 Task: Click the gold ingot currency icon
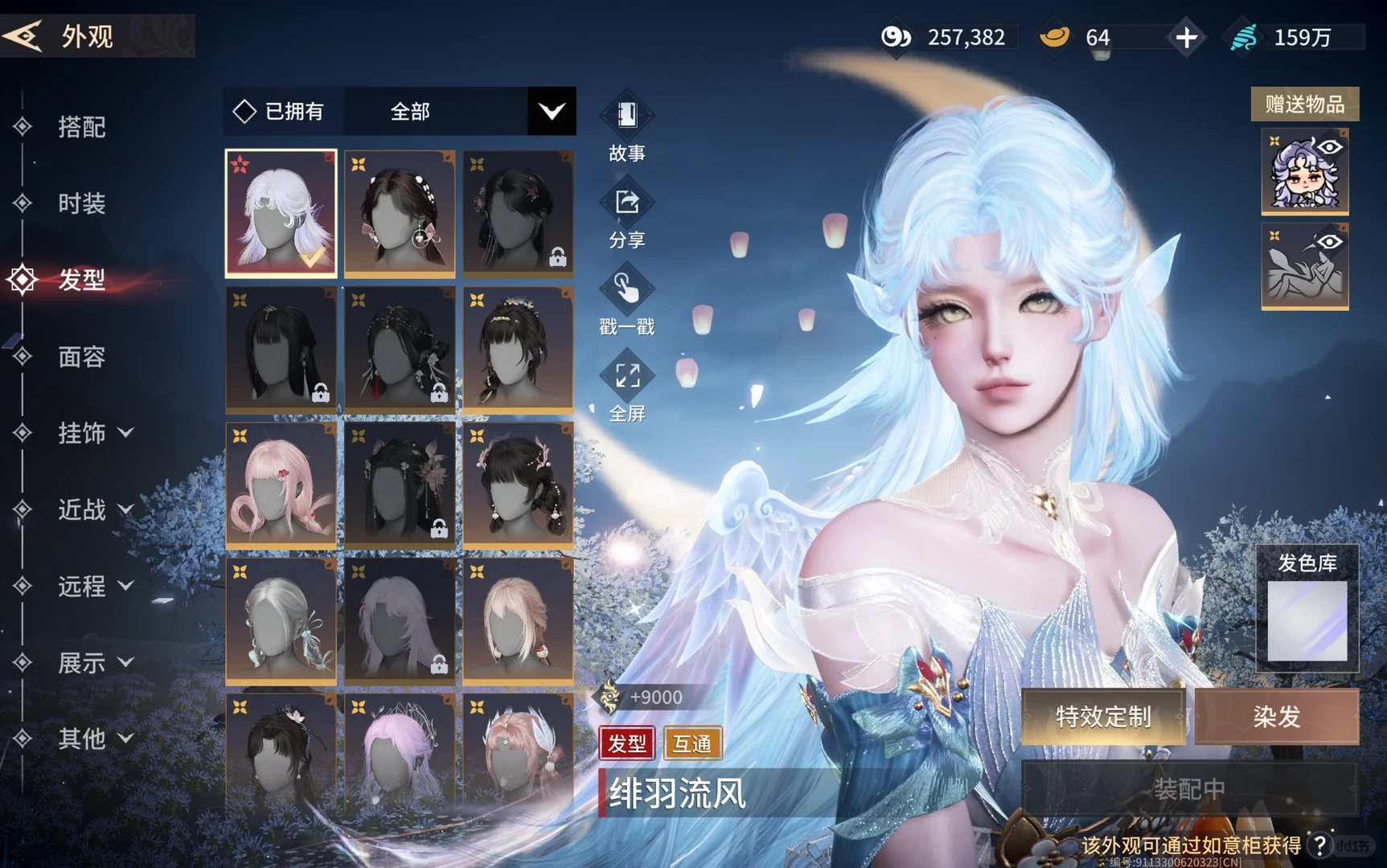tap(1053, 36)
